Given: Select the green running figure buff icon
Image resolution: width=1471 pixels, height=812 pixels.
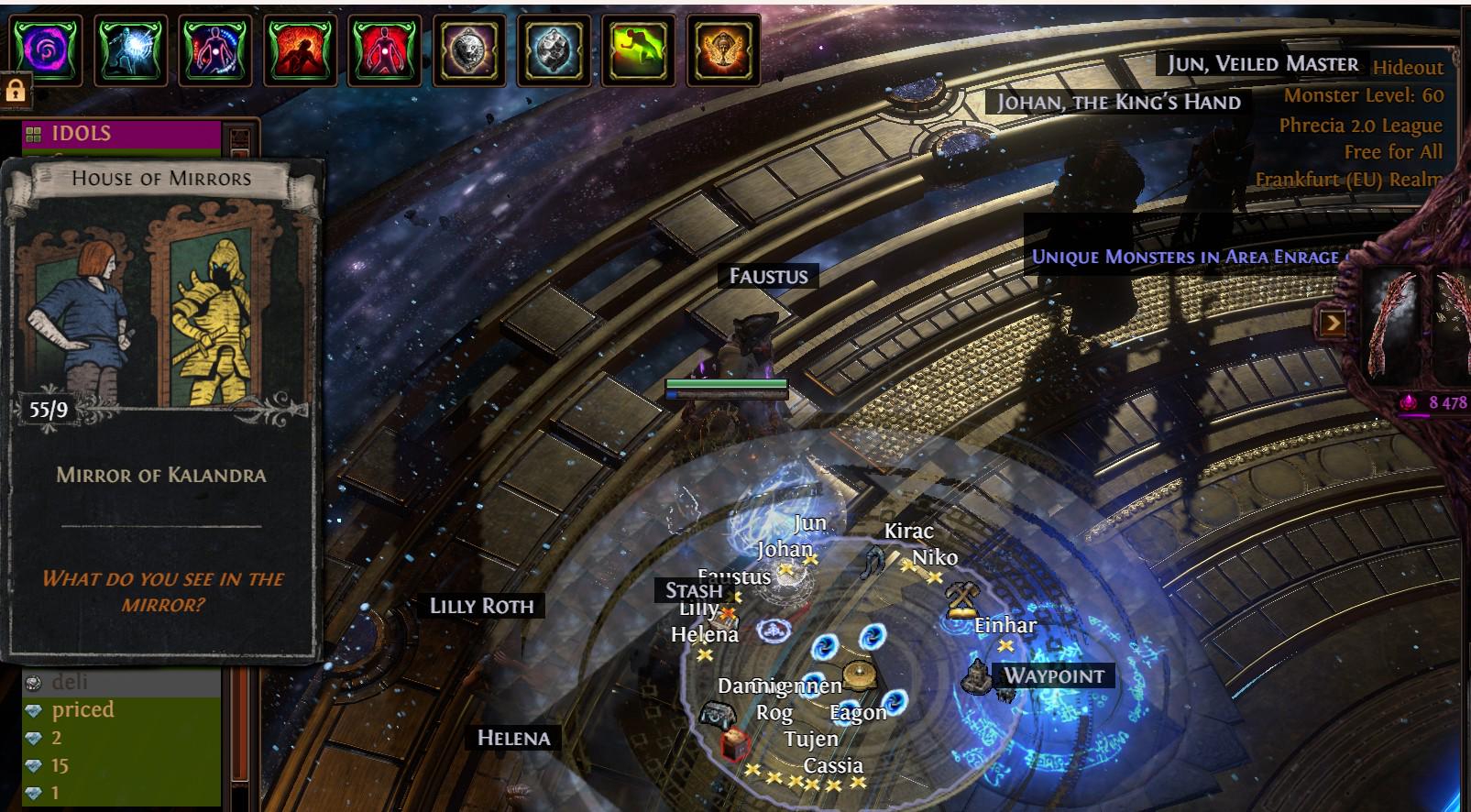Looking at the screenshot, I should click(x=639, y=50).
